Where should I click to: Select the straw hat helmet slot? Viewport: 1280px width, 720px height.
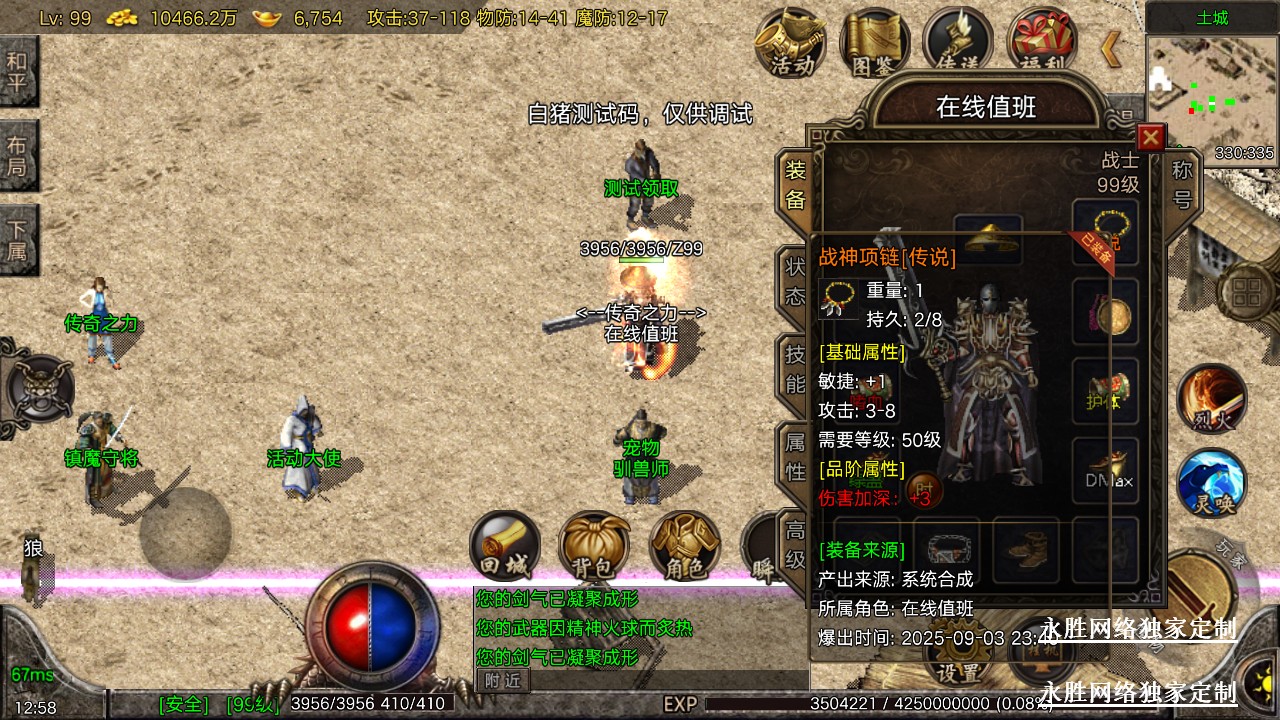pyautogui.click(x=987, y=240)
